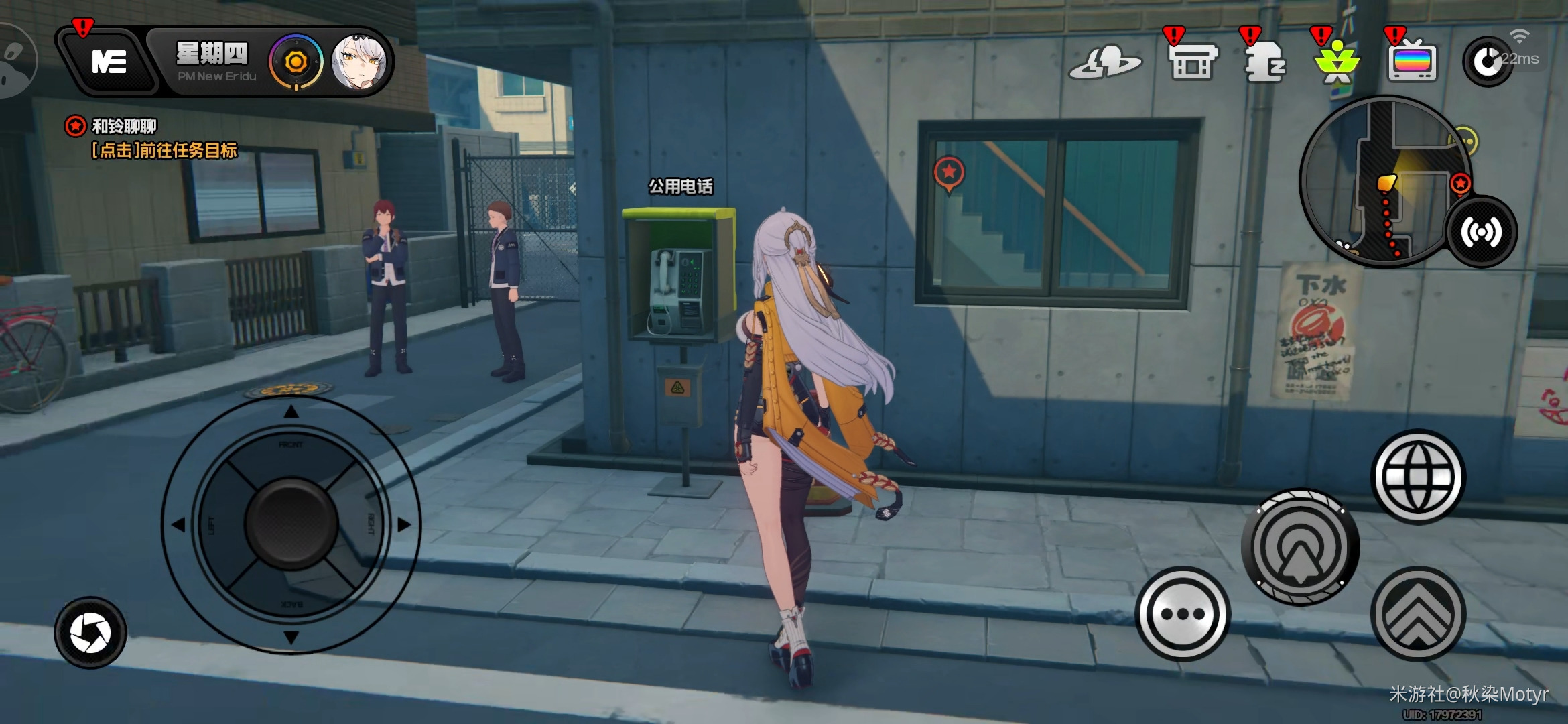The image size is (1568, 724).
Task: Open the ME profile menu
Action: pyautogui.click(x=109, y=62)
